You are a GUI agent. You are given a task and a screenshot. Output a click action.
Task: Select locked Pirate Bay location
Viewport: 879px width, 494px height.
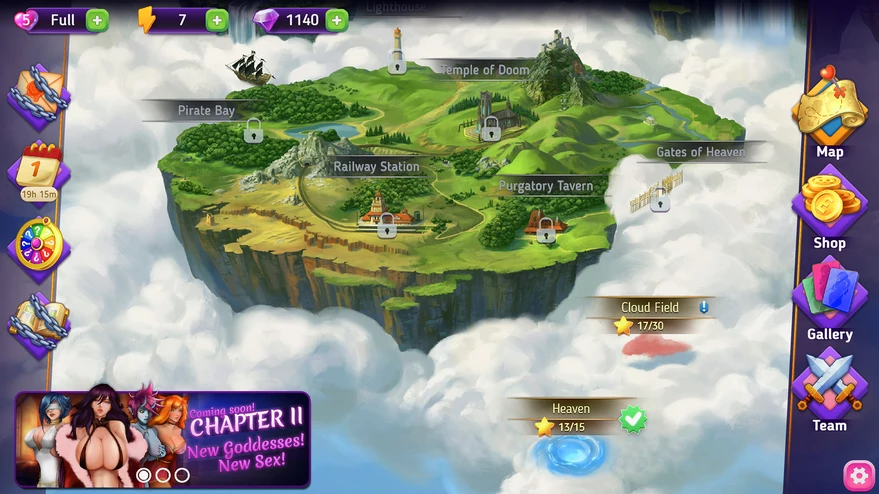tap(253, 130)
